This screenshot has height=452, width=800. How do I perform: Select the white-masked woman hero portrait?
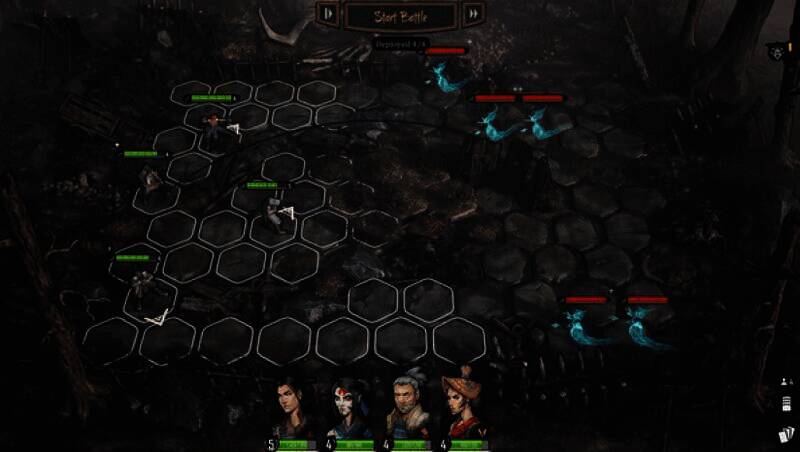point(348,409)
